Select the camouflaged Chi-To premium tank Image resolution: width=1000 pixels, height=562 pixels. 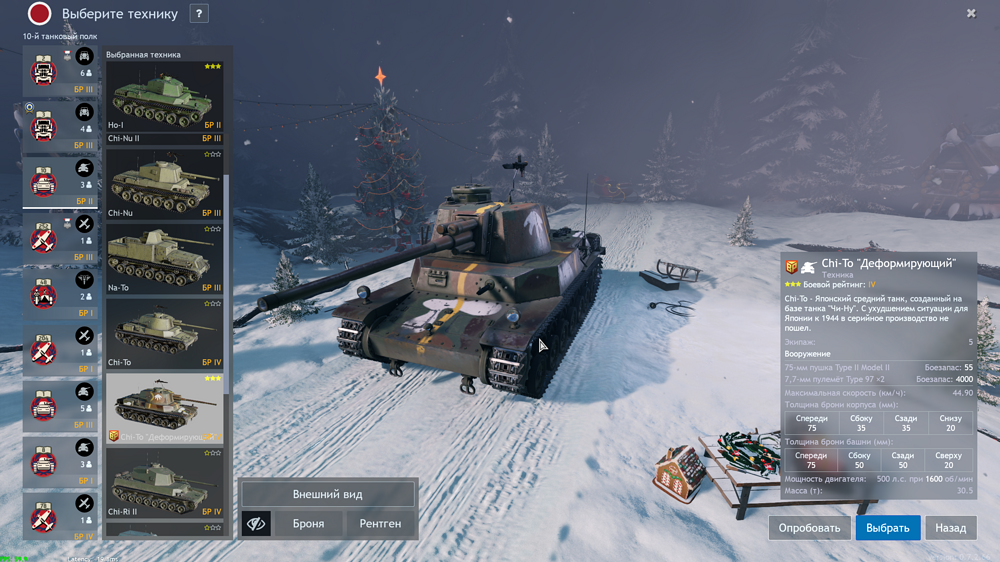(164, 408)
